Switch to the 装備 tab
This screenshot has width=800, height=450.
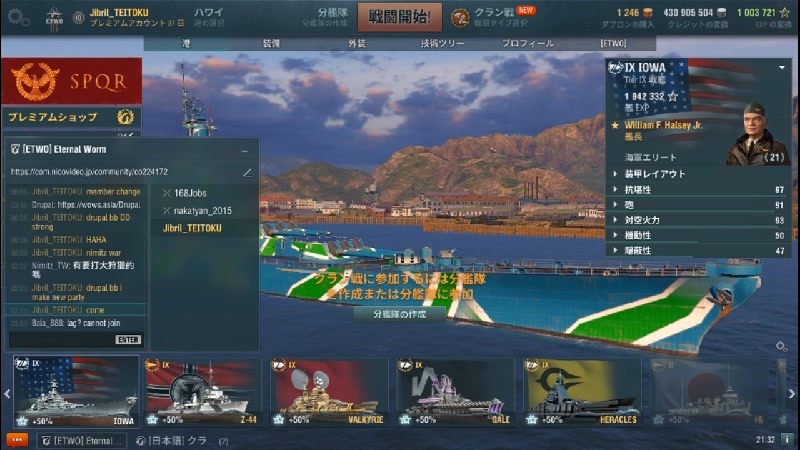(271, 44)
